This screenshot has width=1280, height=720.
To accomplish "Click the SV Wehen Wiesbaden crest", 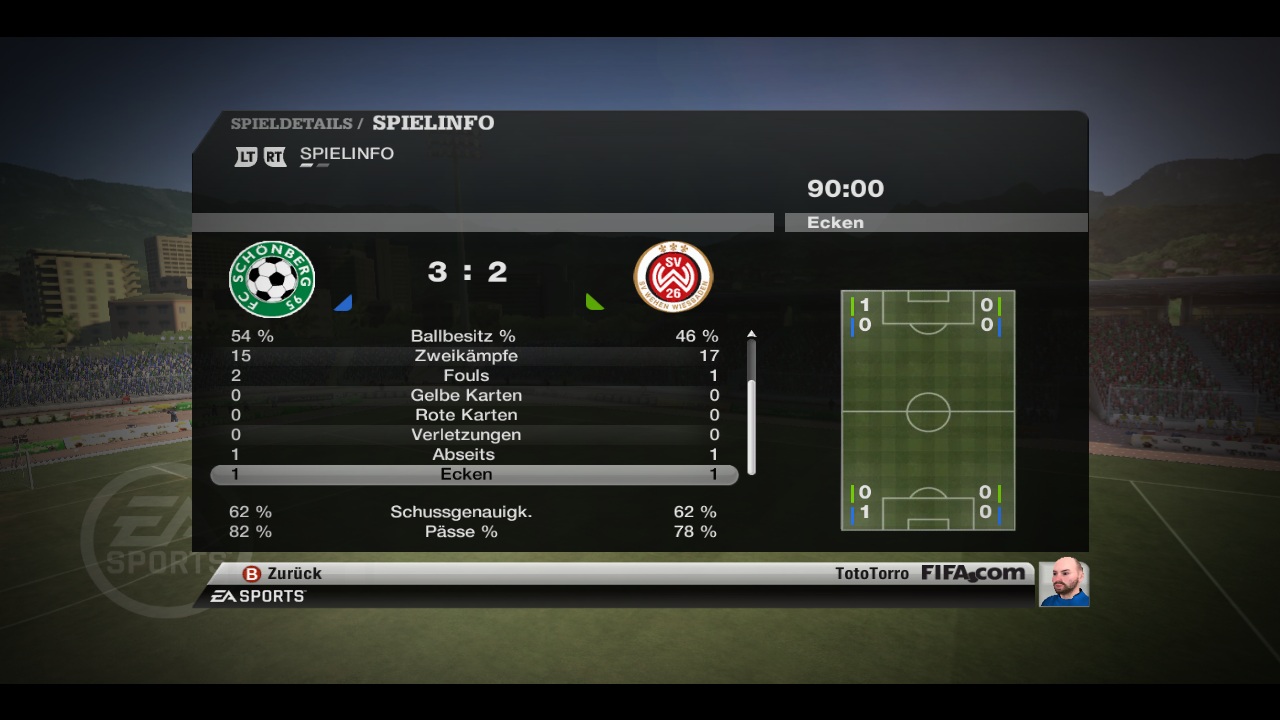I will point(673,277).
